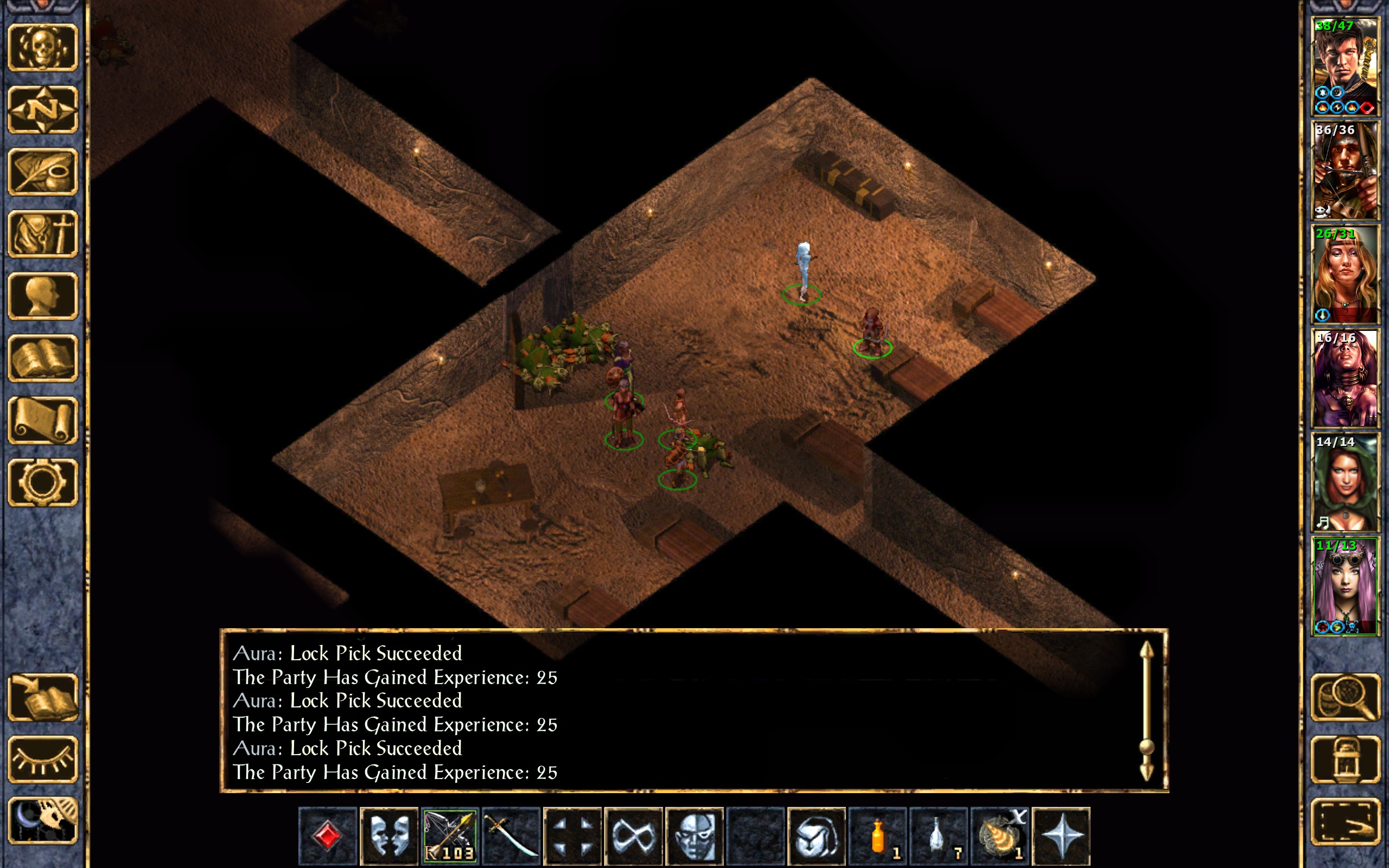Select the green-hooded redhead portrait

coord(1345,482)
